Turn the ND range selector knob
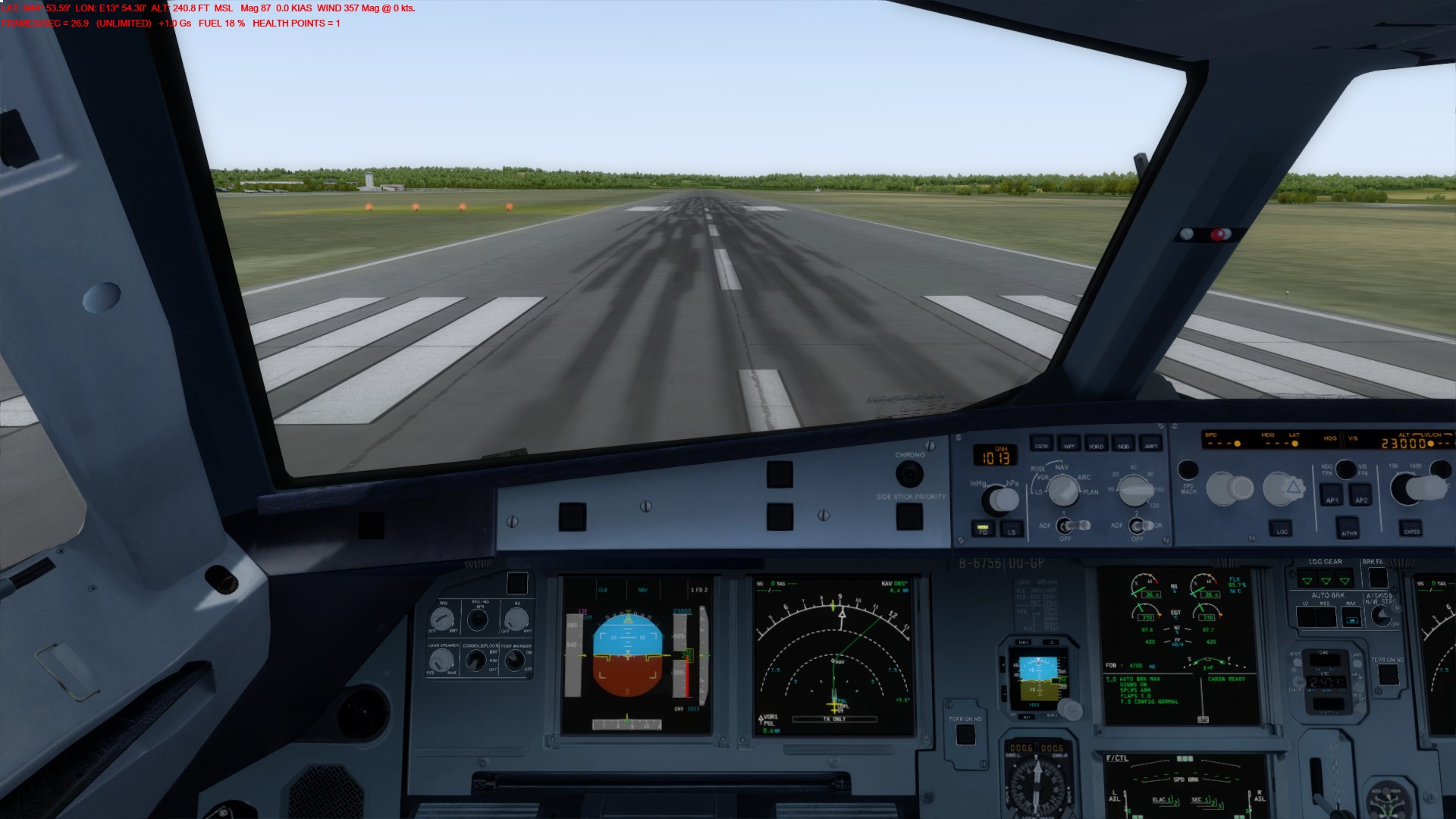 click(x=1136, y=491)
